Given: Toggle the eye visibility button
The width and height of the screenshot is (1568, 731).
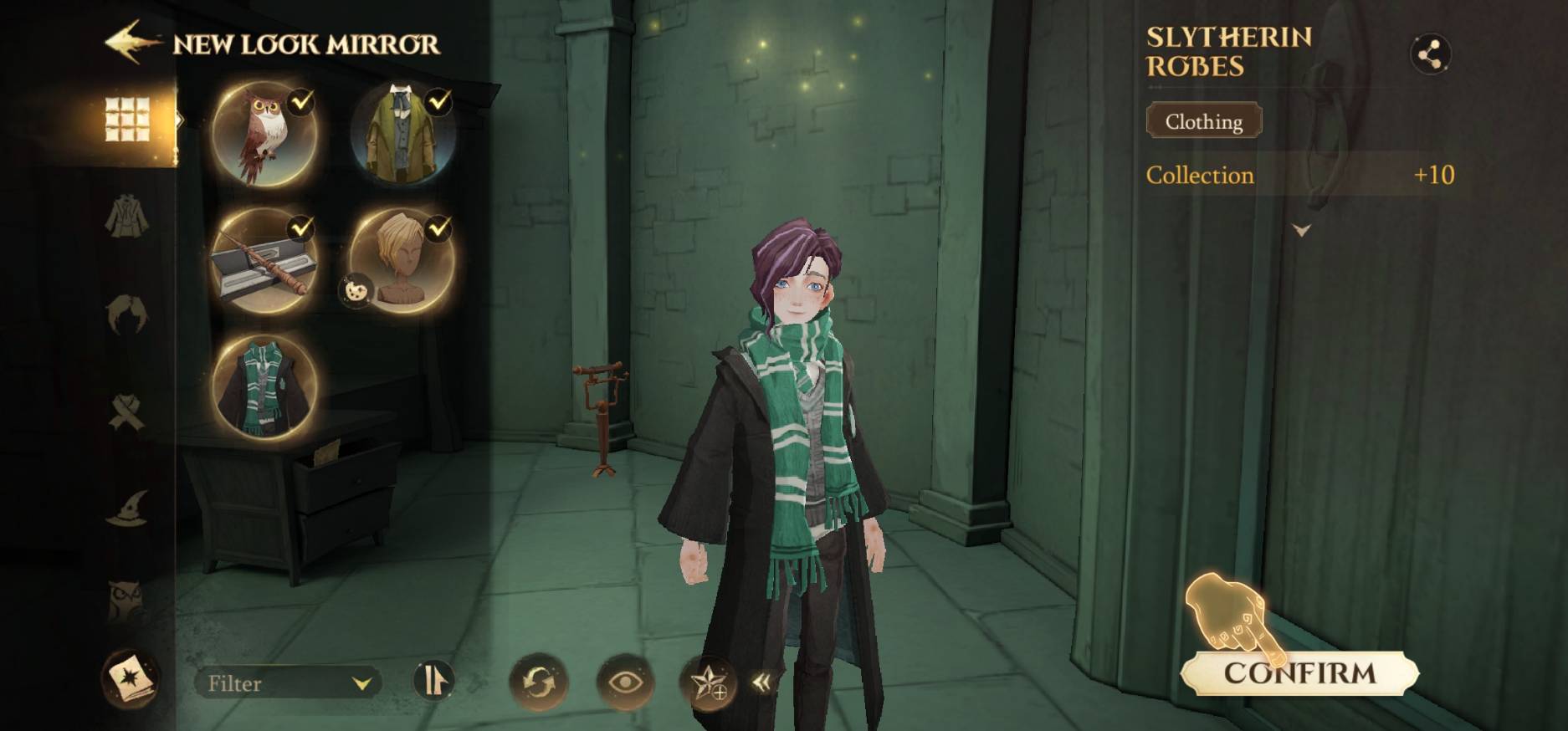Looking at the screenshot, I should point(624,682).
